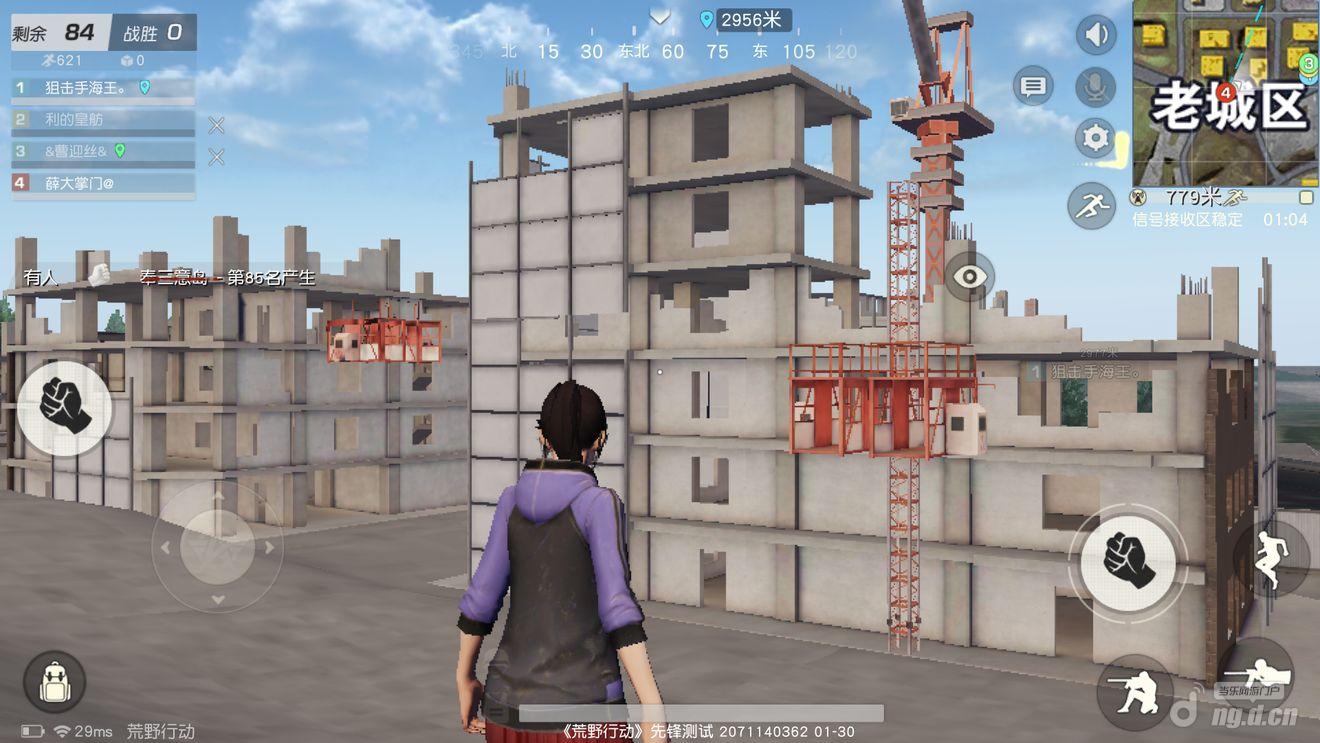Click the X icon beside teammate &曹迎丝&
Screen dimensions: 1320x743
pyautogui.click(x=216, y=157)
